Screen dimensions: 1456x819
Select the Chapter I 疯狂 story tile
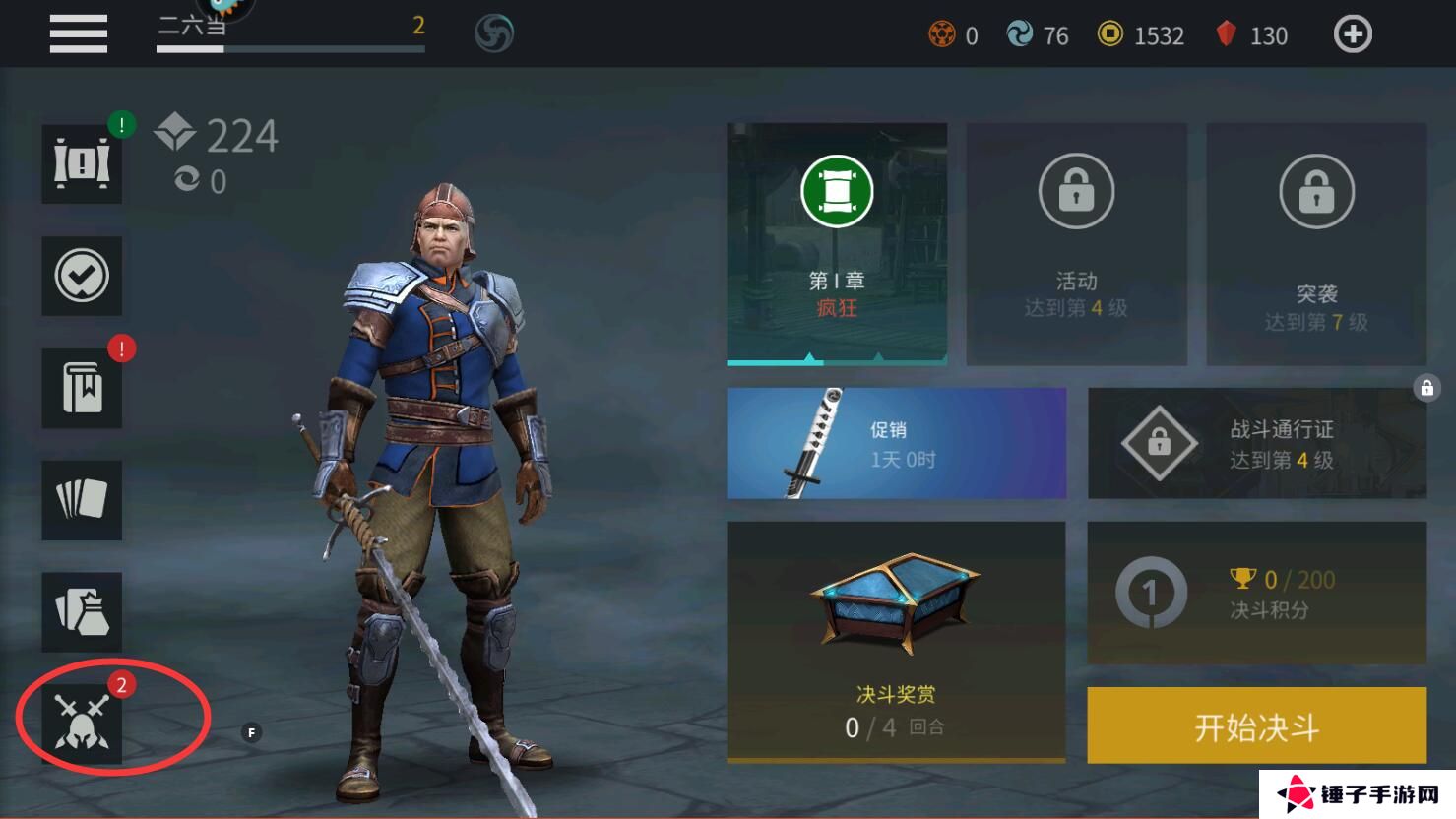tap(837, 243)
